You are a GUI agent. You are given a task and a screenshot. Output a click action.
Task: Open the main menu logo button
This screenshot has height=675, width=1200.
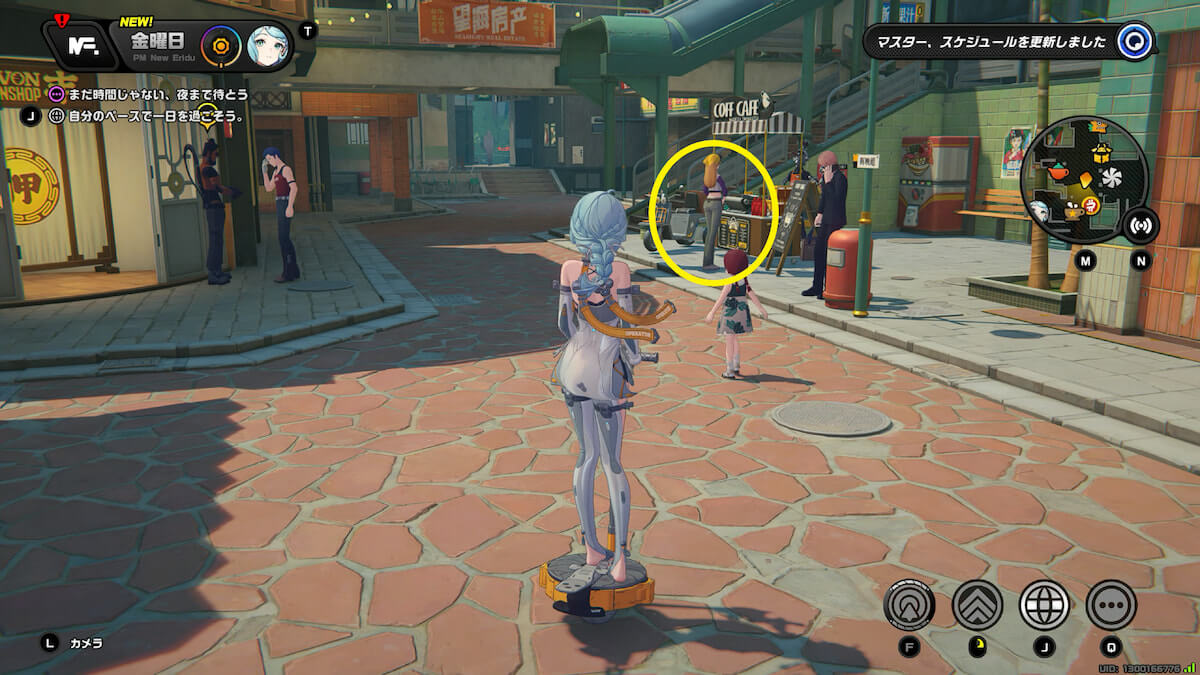82,44
